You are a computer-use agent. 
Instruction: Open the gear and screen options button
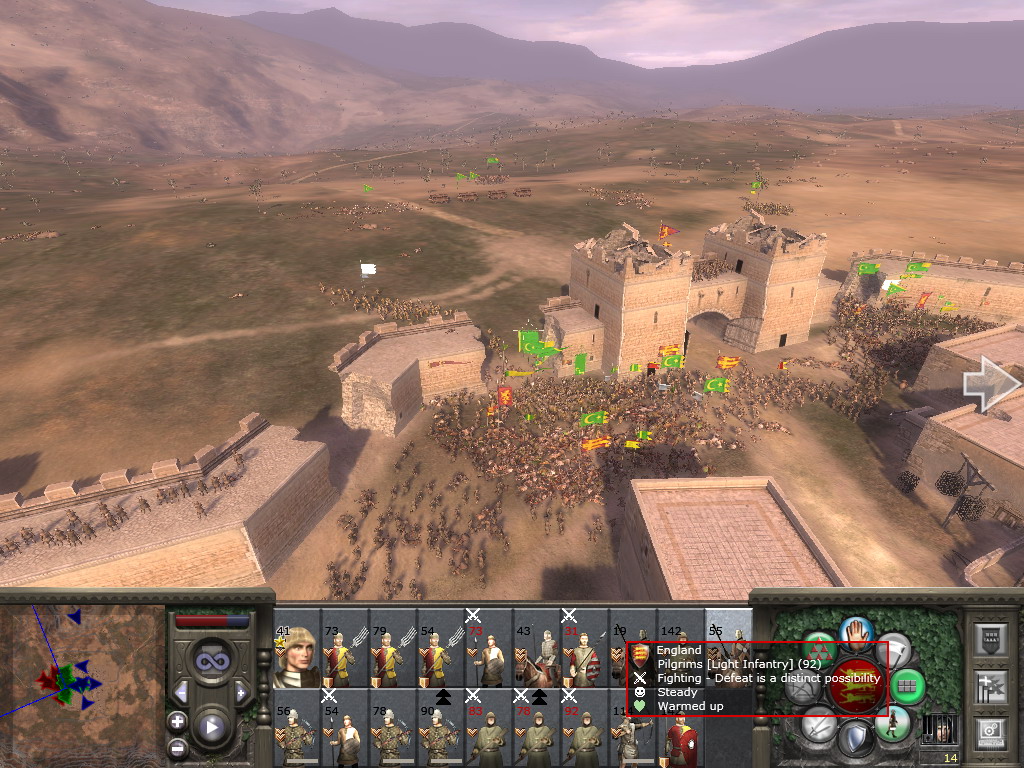point(990,735)
